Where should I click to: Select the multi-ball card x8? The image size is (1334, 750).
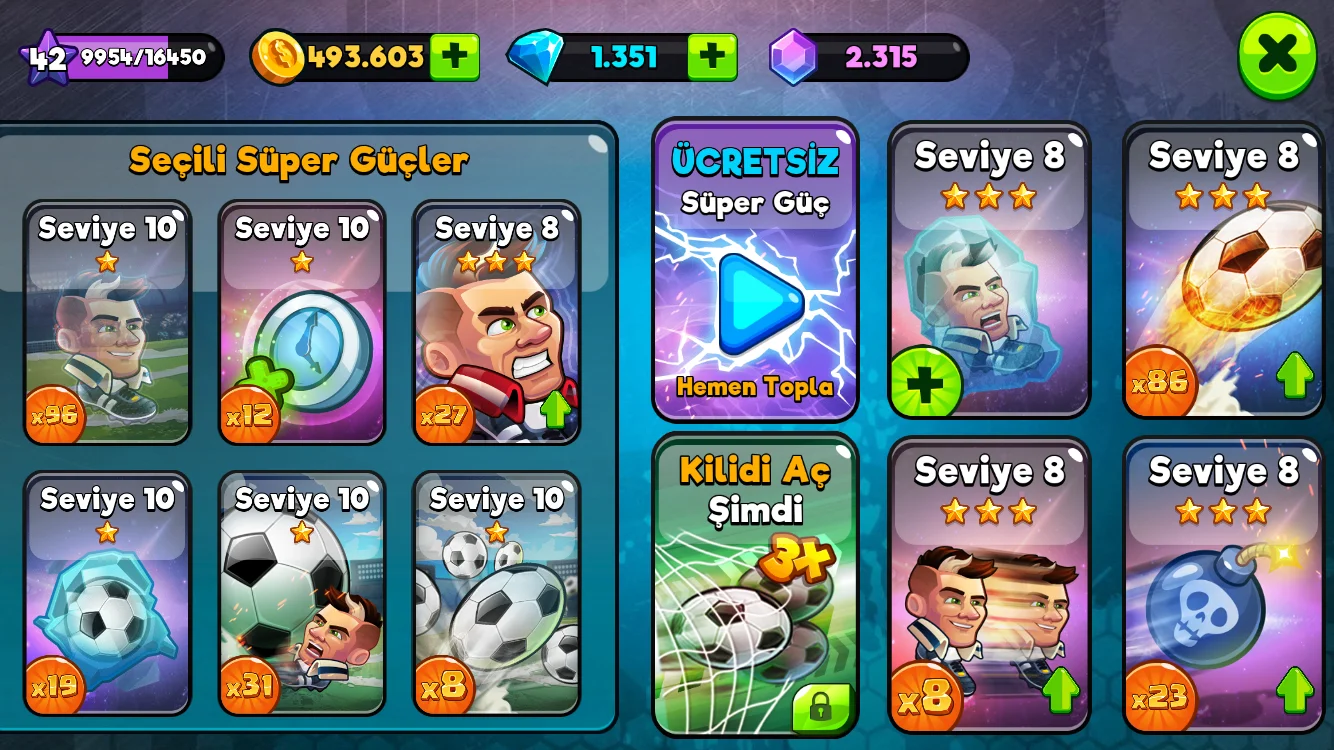497,595
